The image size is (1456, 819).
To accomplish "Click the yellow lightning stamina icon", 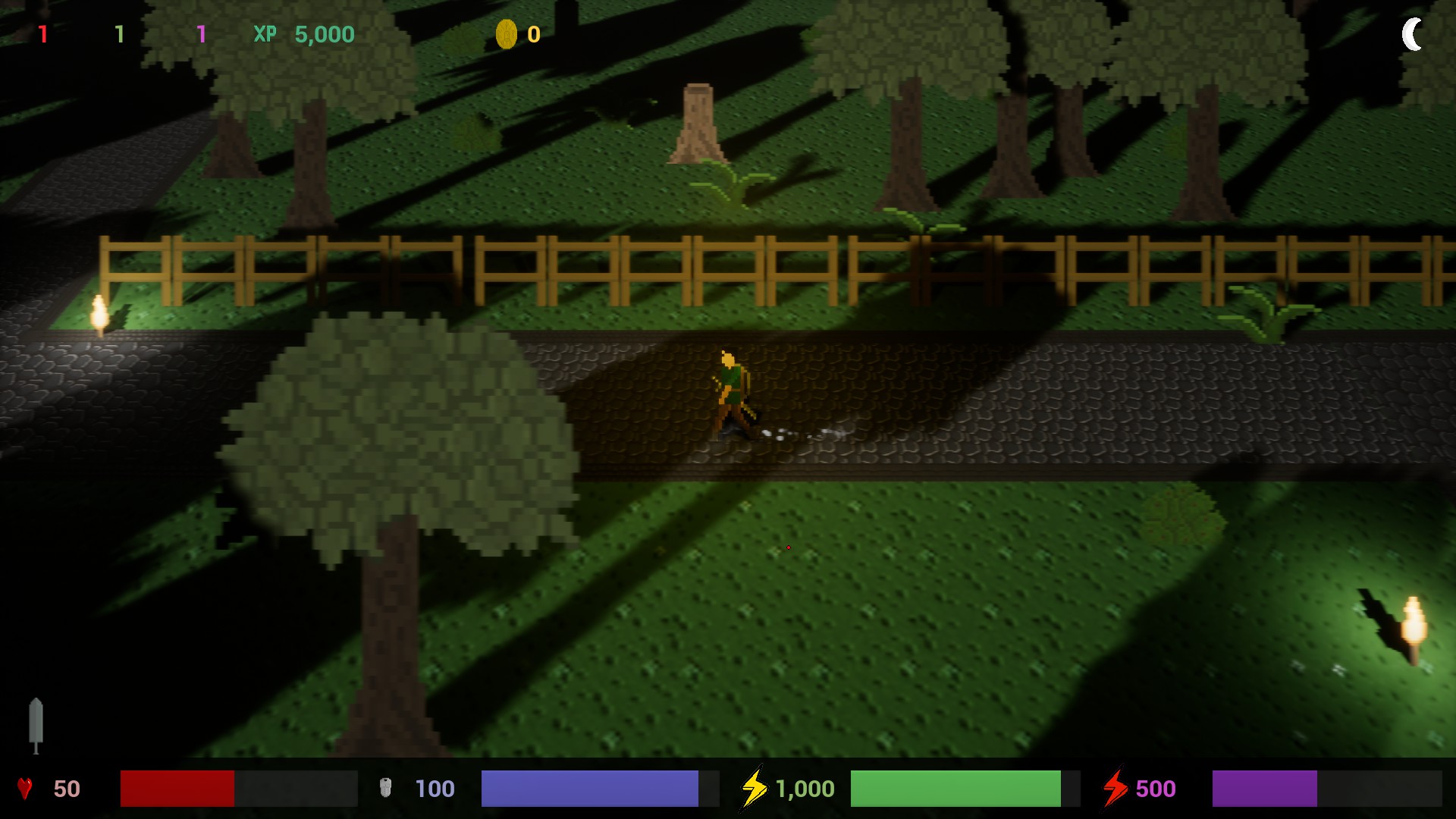I will pyautogui.click(x=755, y=789).
